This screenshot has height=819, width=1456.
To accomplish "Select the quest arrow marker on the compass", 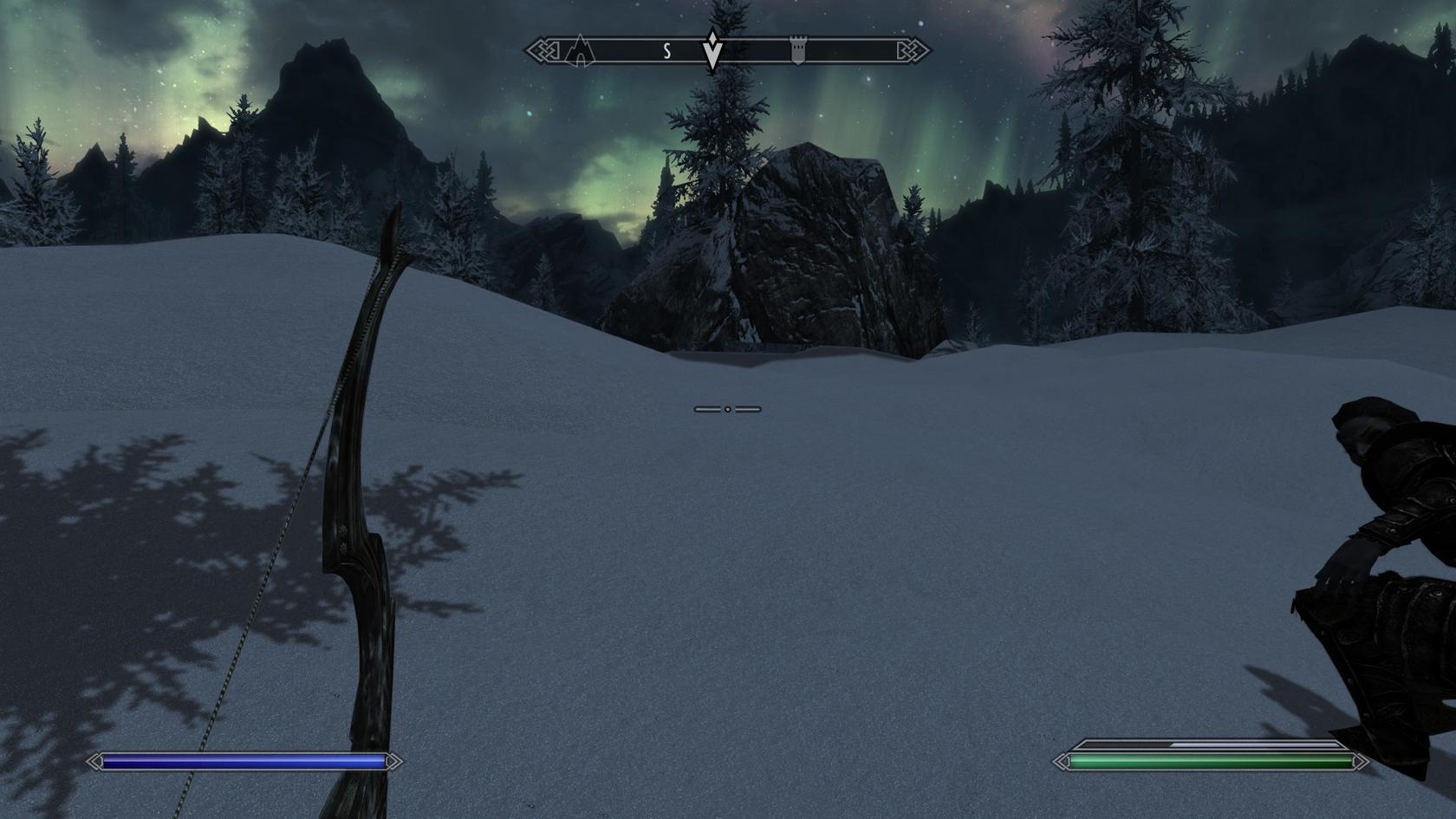I will (712, 50).
